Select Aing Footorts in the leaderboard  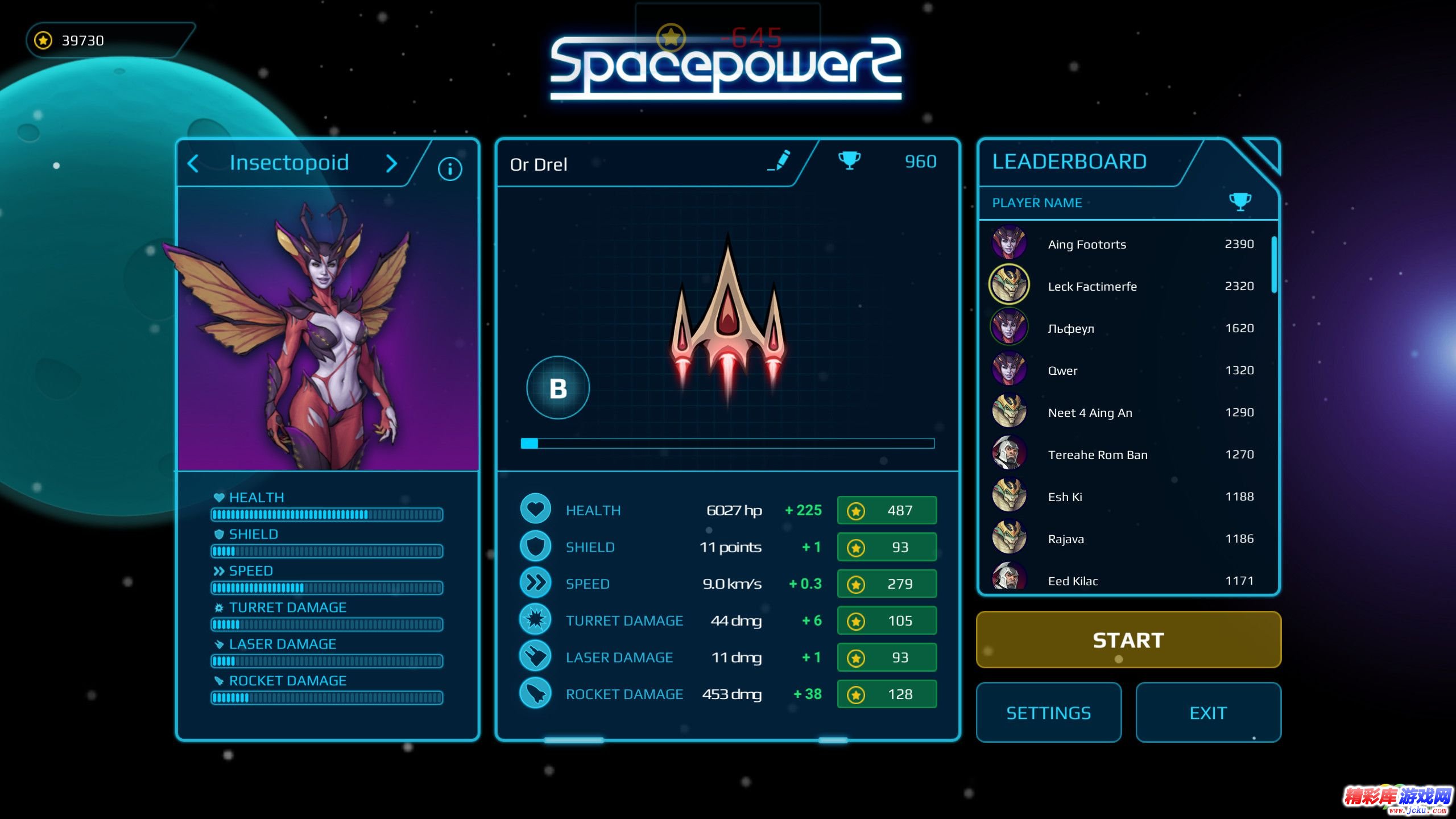point(1123,244)
